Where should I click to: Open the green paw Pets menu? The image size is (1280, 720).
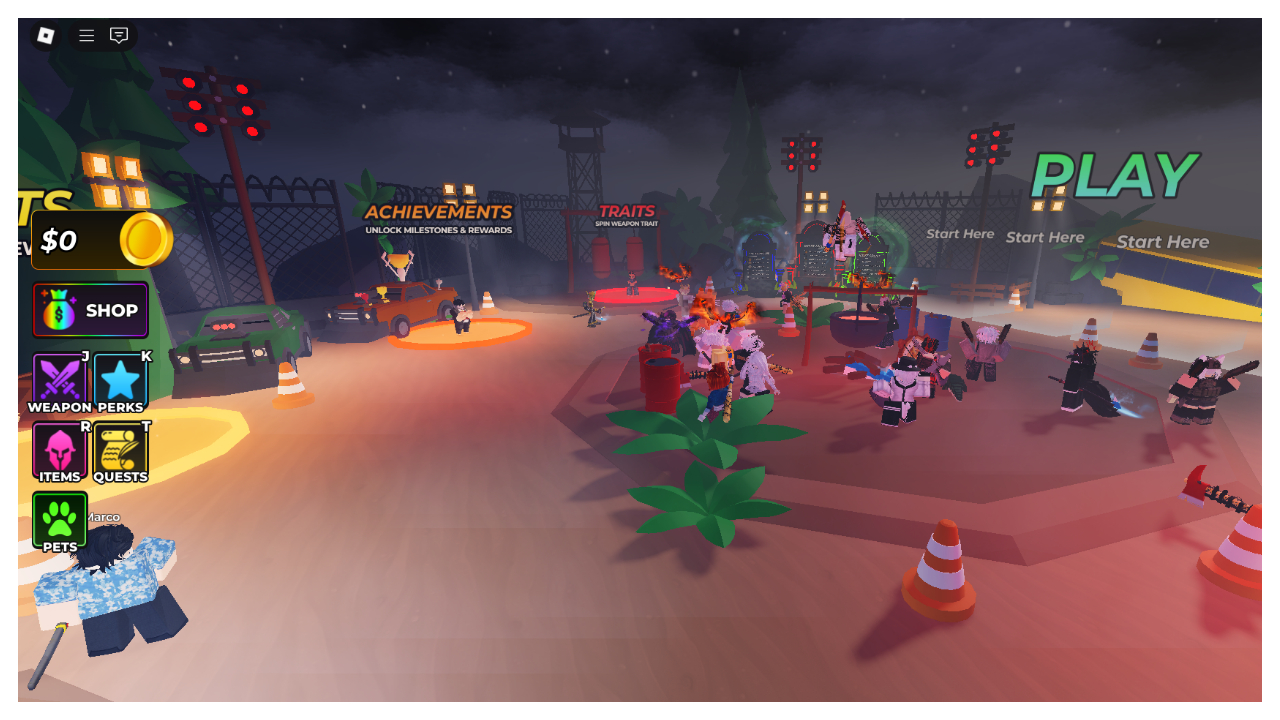(x=60, y=520)
